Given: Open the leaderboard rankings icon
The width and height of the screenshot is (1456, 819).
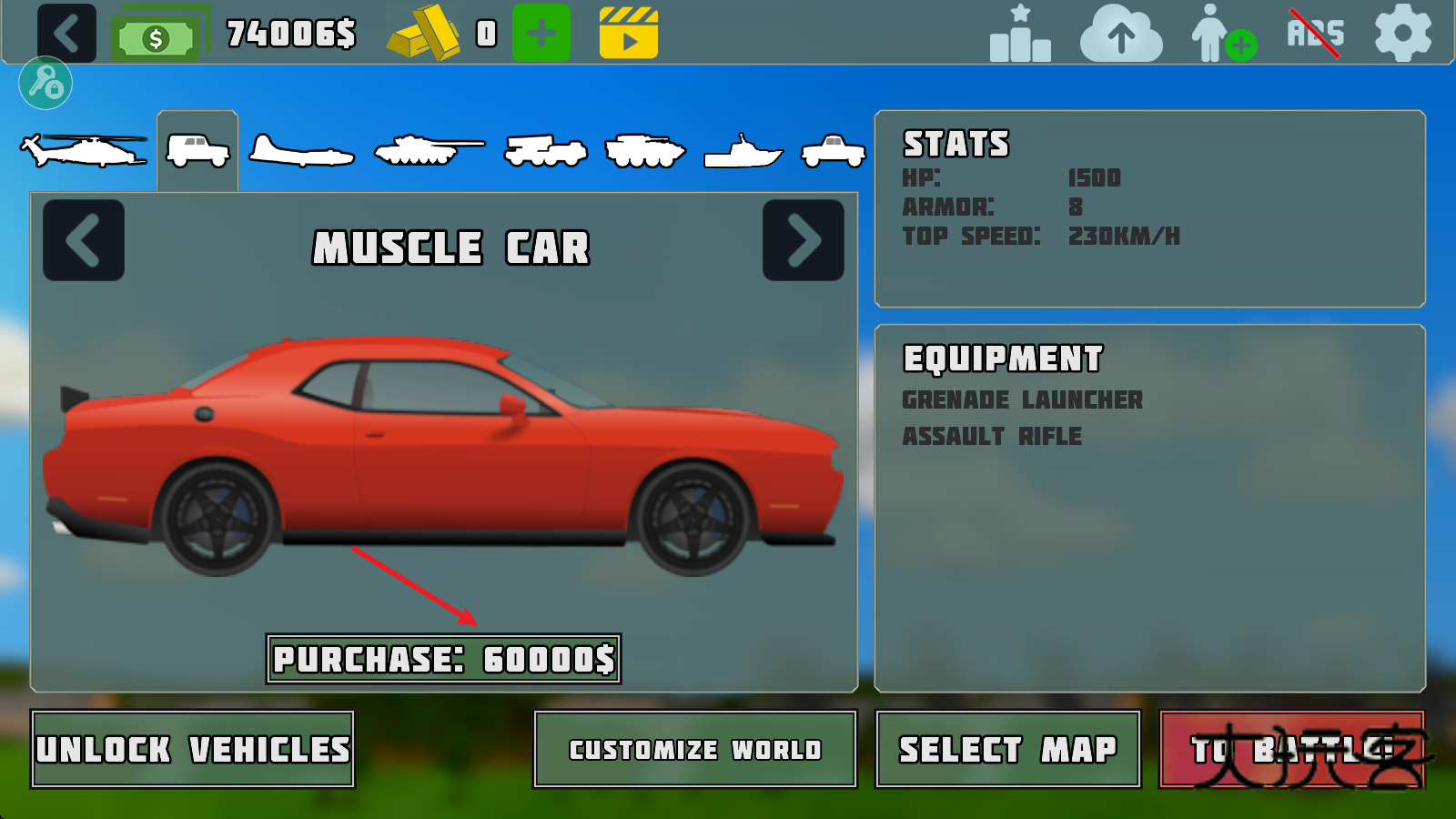Looking at the screenshot, I should pos(1017,34).
